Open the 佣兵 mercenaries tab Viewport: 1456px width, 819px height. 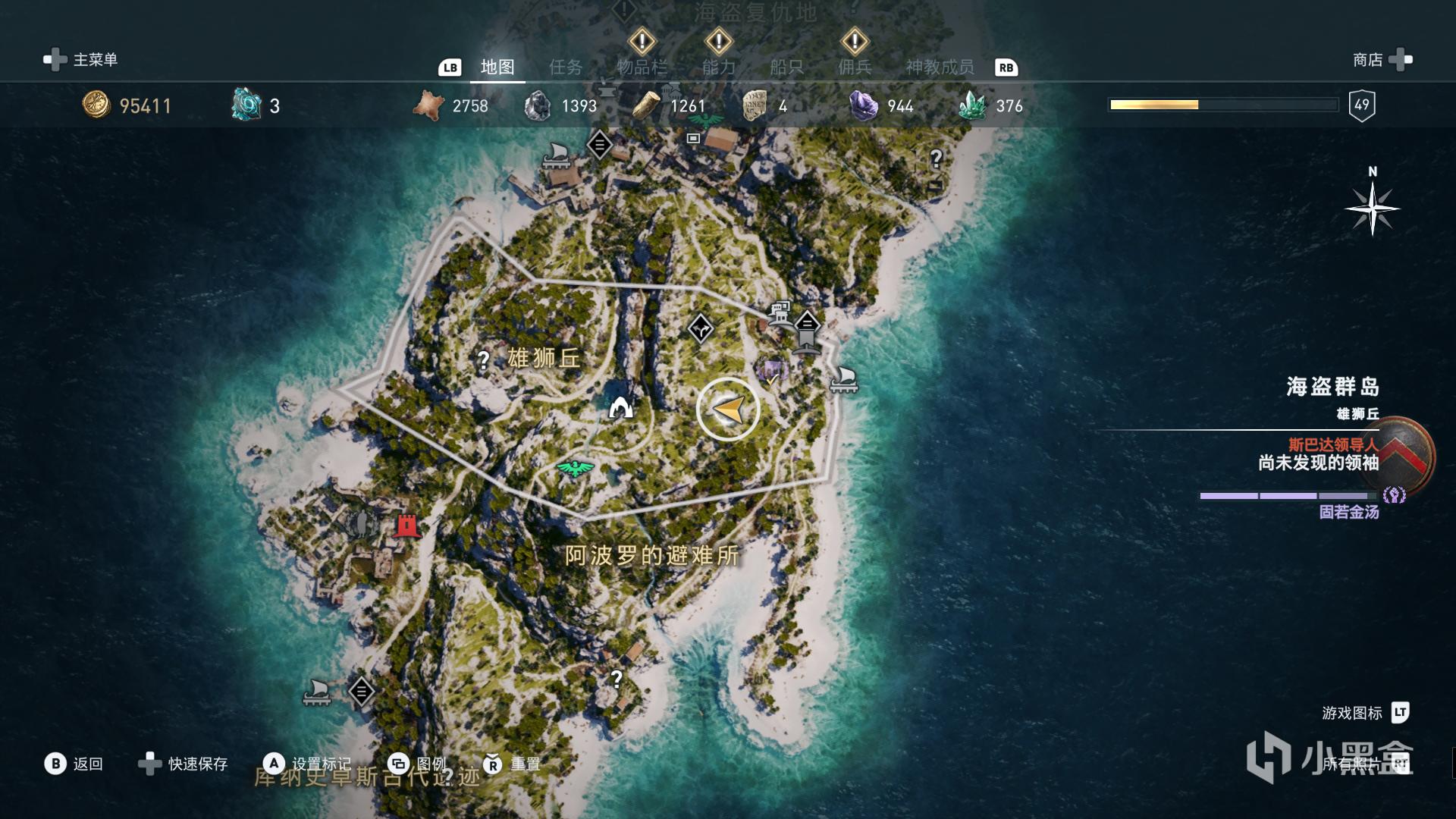point(855,67)
